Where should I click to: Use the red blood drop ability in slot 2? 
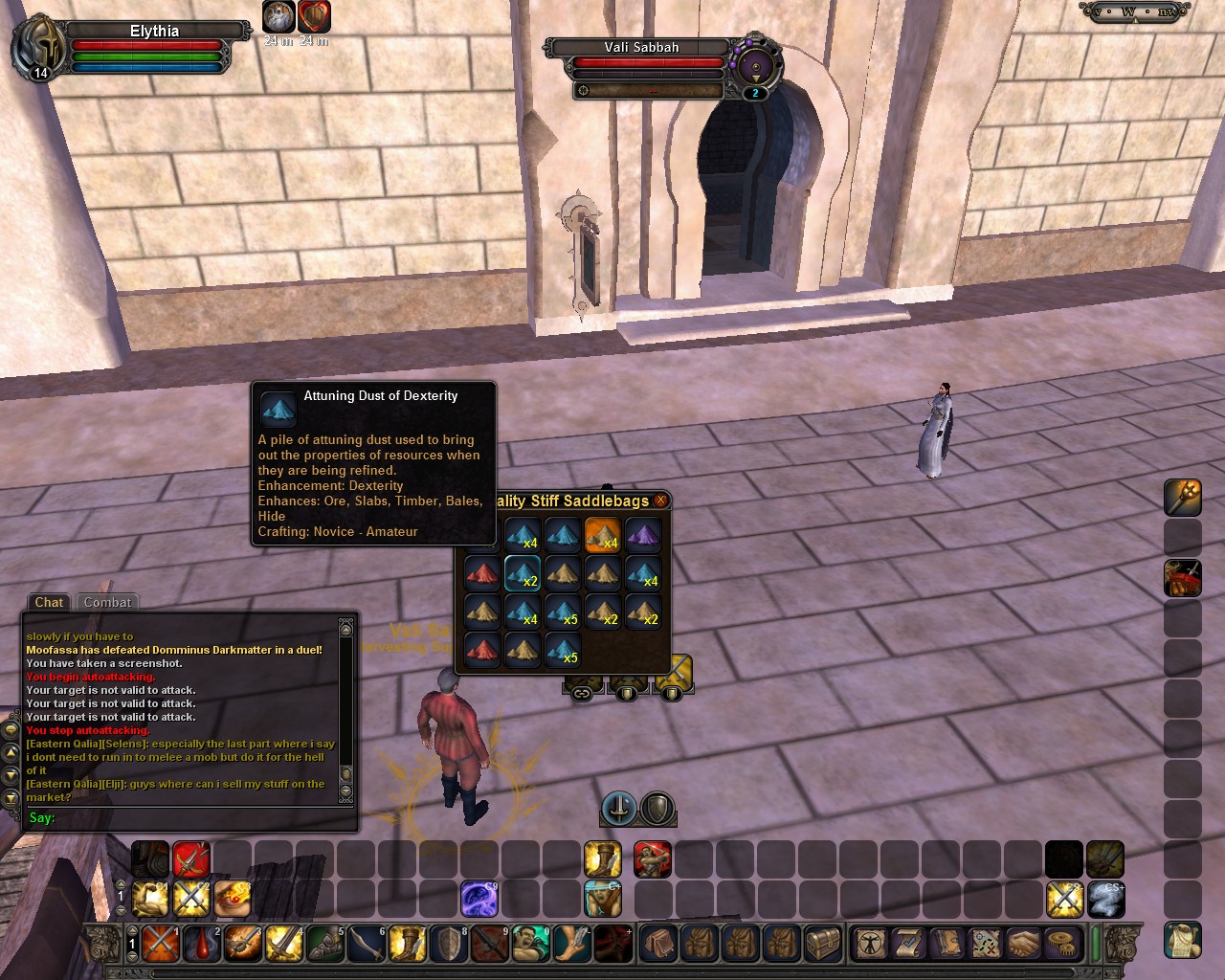coord(202,944)
